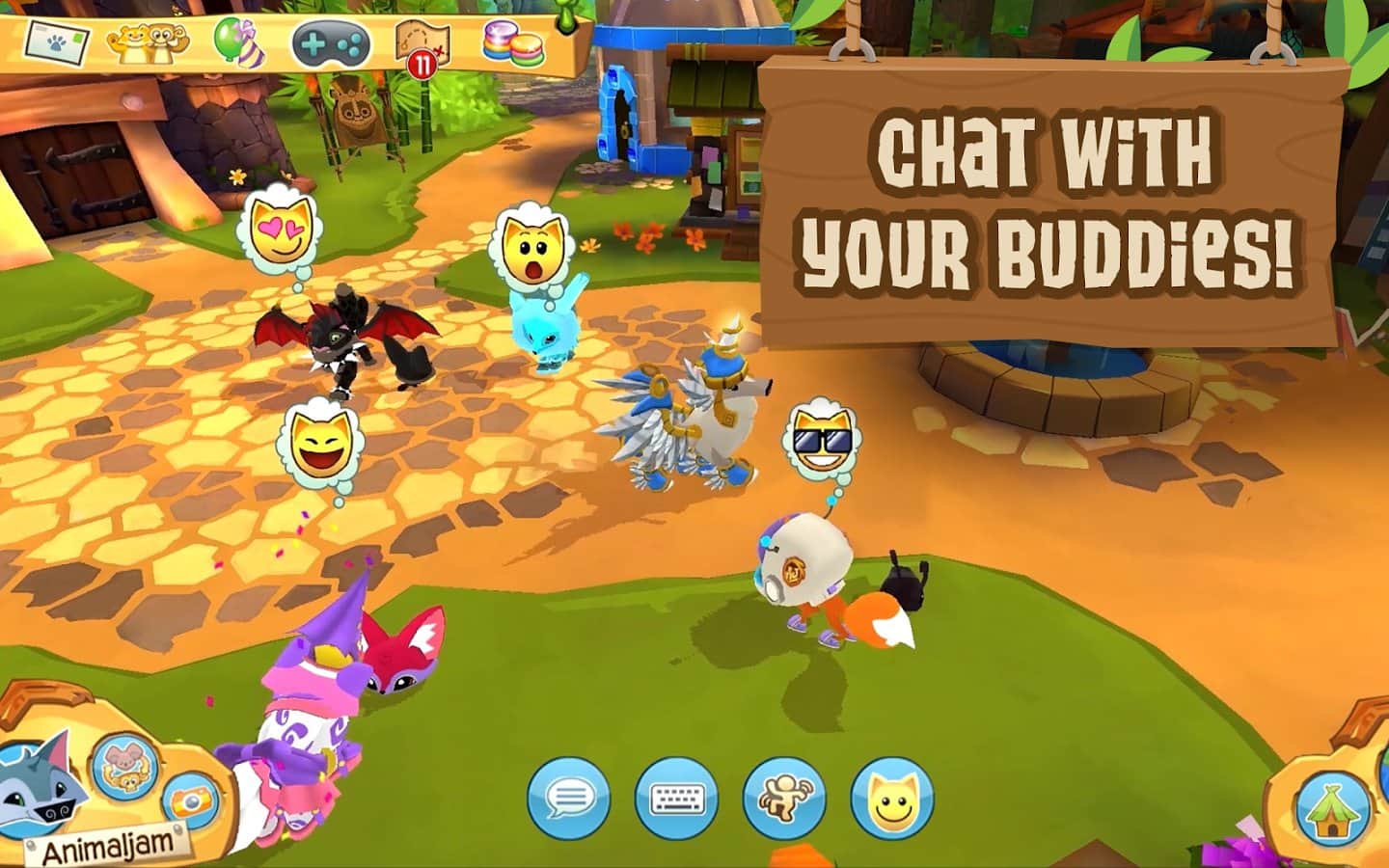
Task: Open the party balloon icon
Action: point(232,41)
